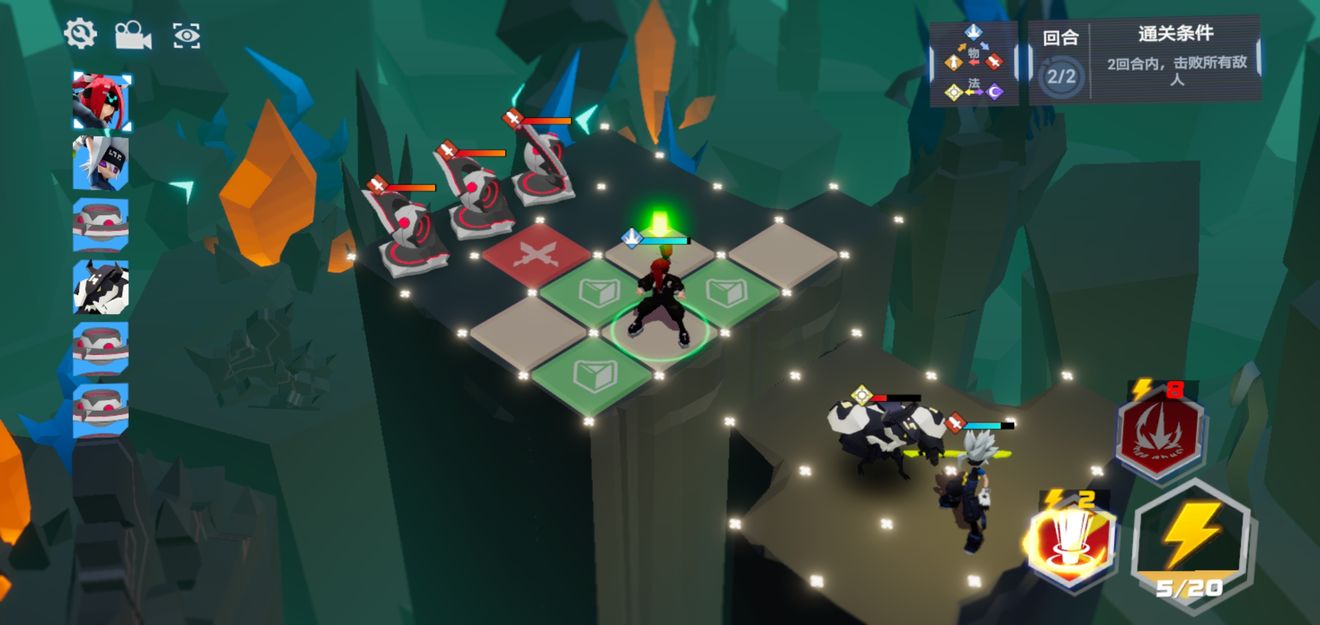Tap the lightning bolt energy button

pos(1192,536)
